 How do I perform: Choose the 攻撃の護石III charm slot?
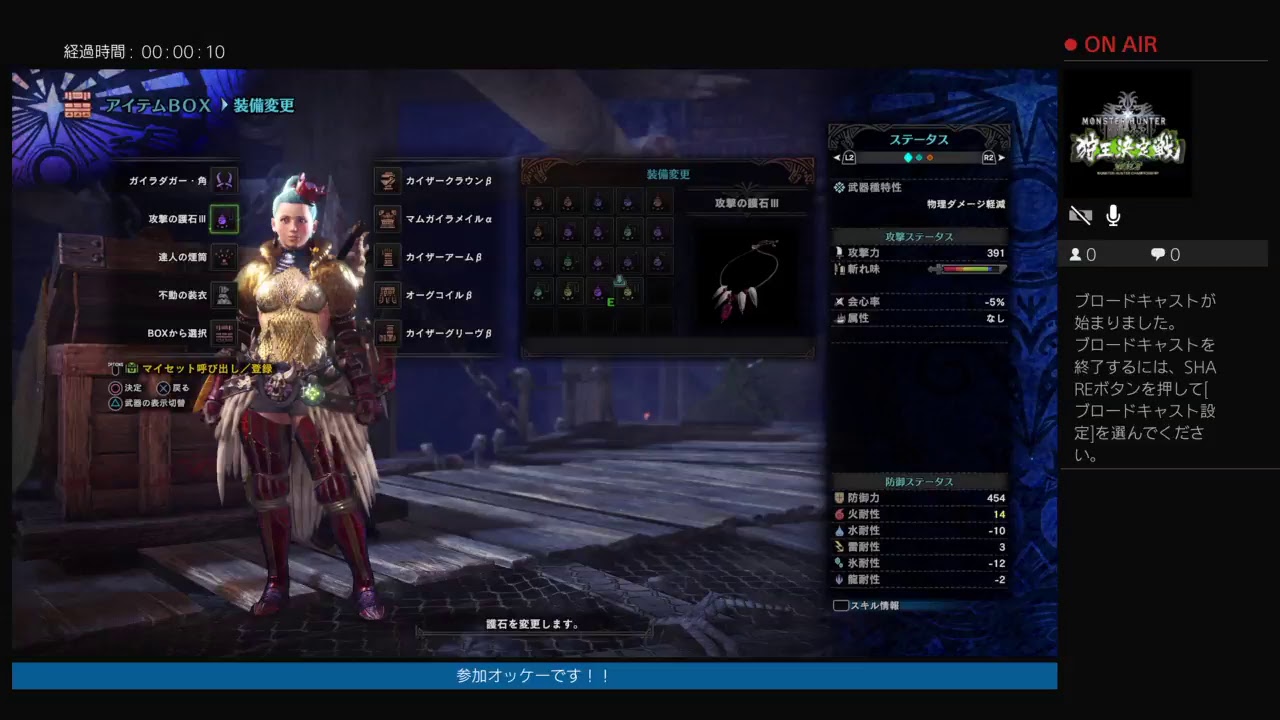pyautogui.click(x=224, y=219)
